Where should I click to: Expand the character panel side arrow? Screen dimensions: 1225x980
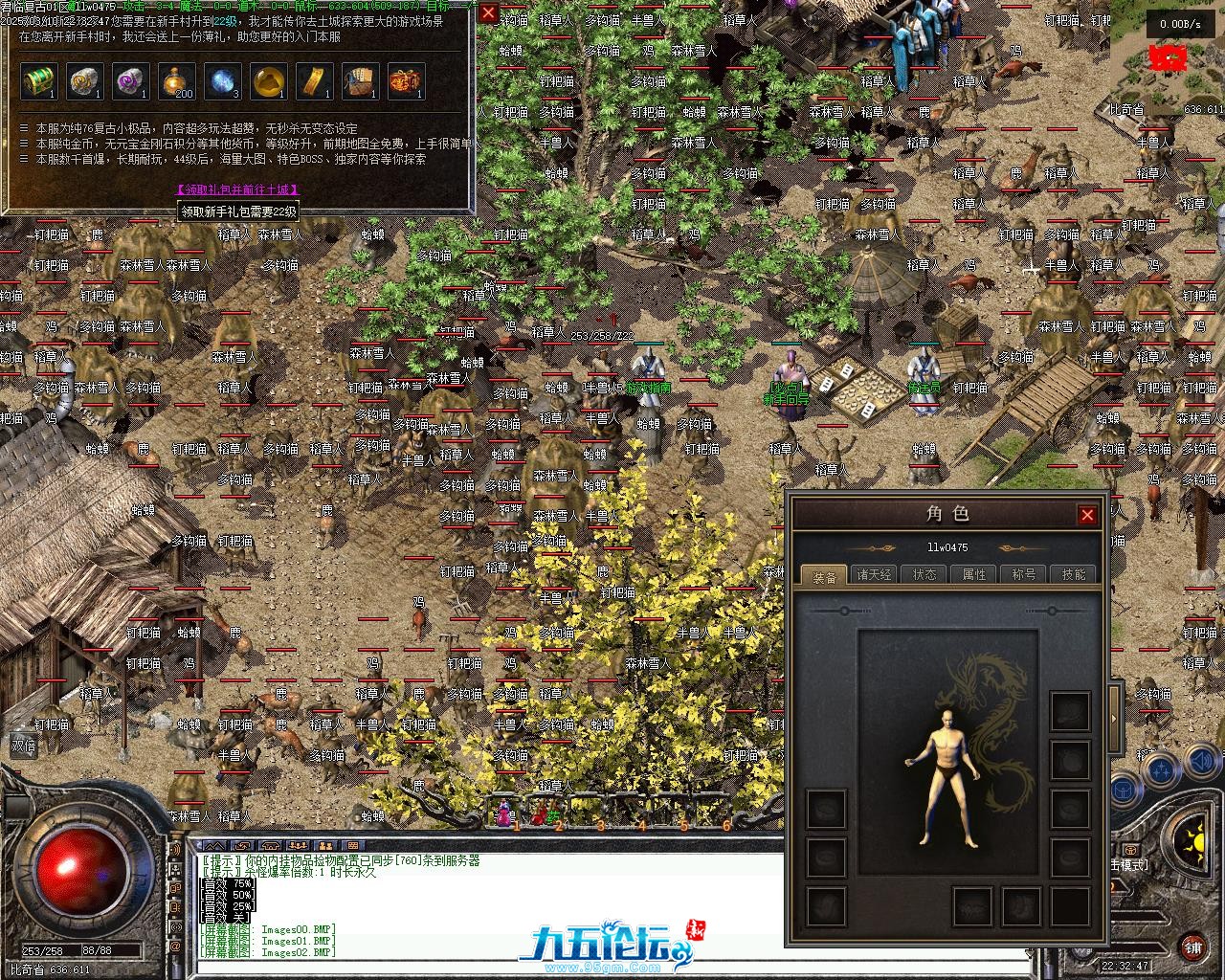pos(1114,716)
